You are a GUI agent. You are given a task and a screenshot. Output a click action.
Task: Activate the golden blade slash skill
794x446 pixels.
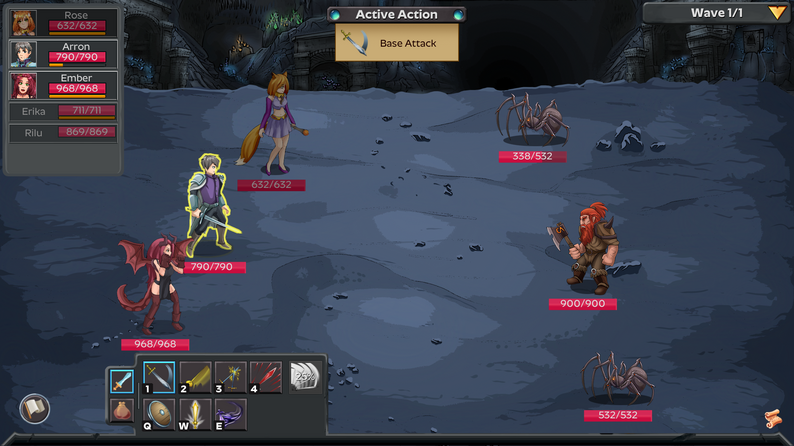pos(195,377)
